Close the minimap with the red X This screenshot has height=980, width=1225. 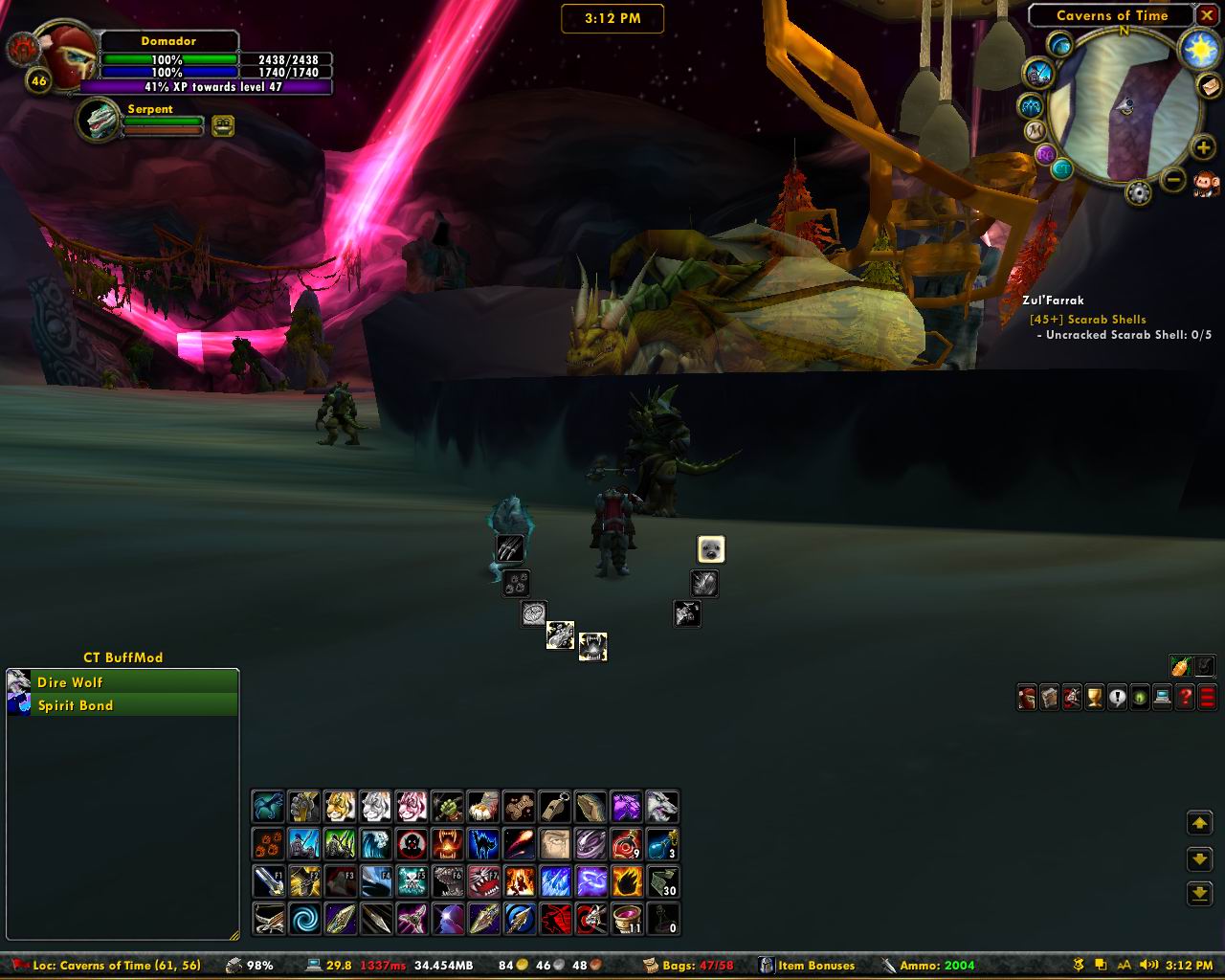coord(1206,16)
